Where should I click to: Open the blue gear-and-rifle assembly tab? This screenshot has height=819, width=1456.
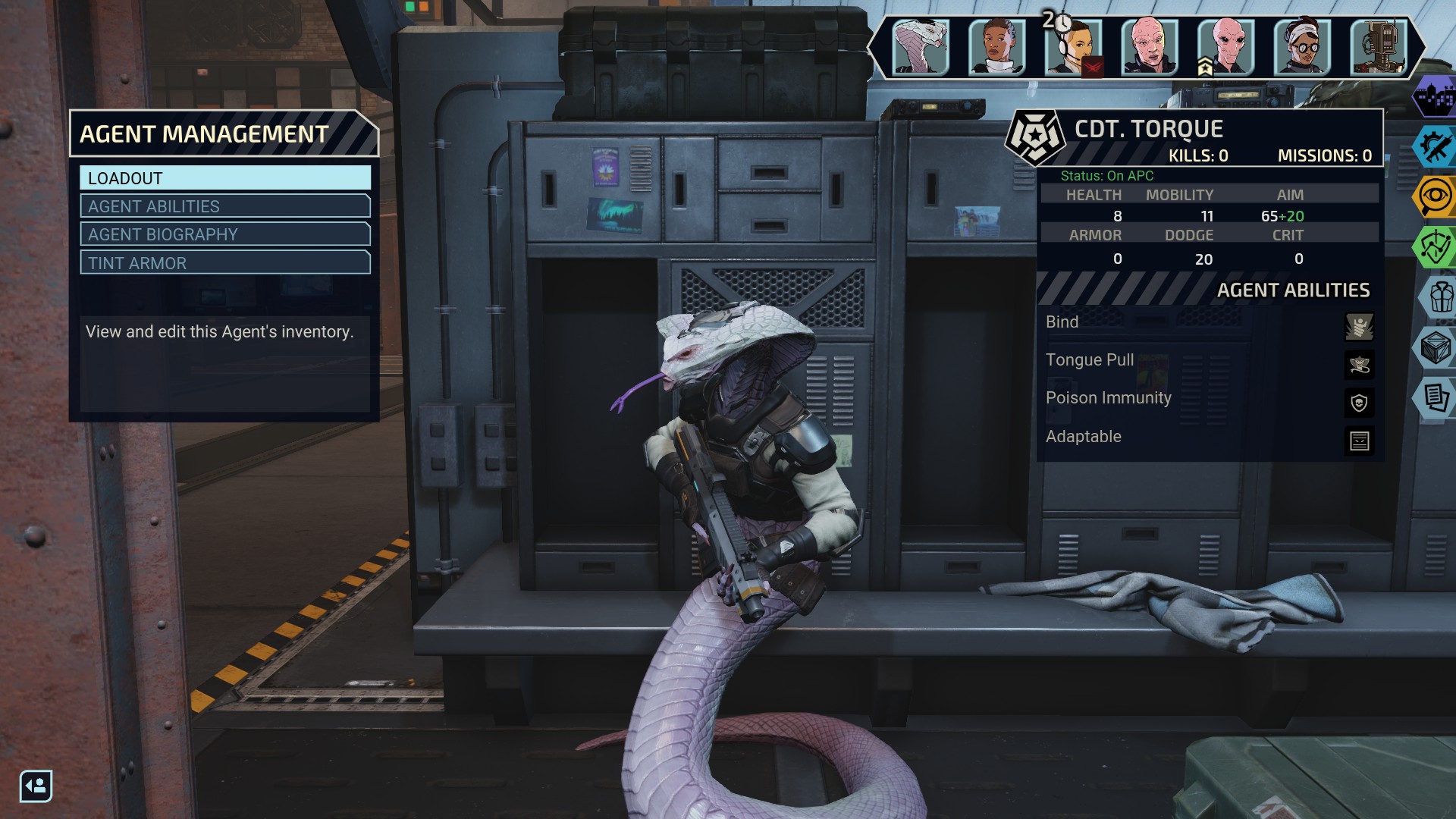1435,146
